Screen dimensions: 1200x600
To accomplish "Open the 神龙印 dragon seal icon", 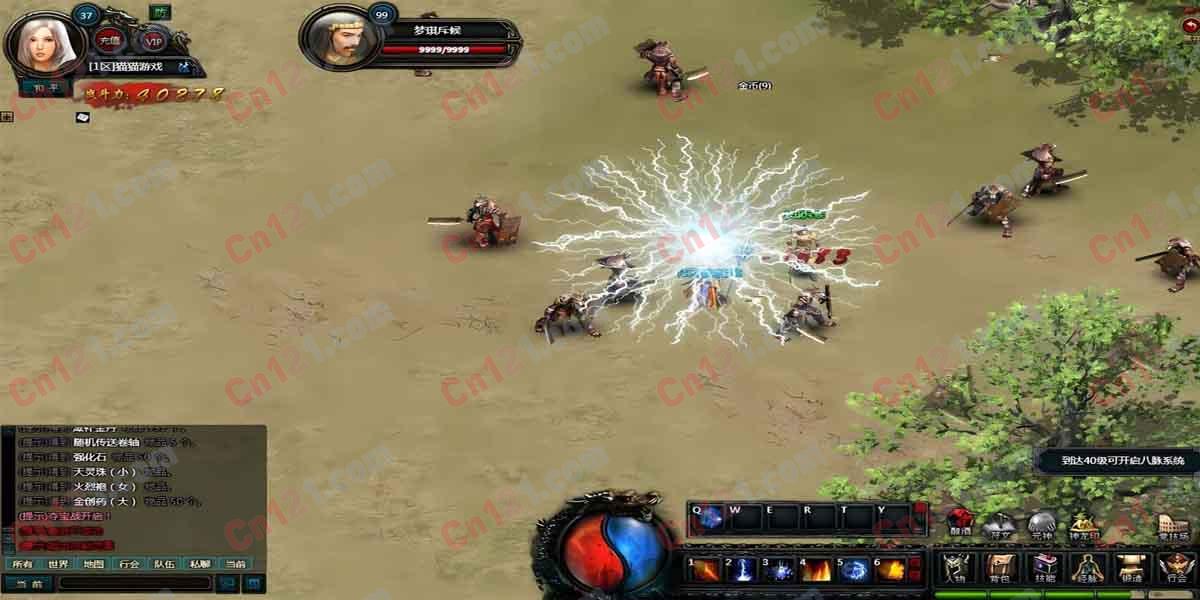I will point(1083,525).
